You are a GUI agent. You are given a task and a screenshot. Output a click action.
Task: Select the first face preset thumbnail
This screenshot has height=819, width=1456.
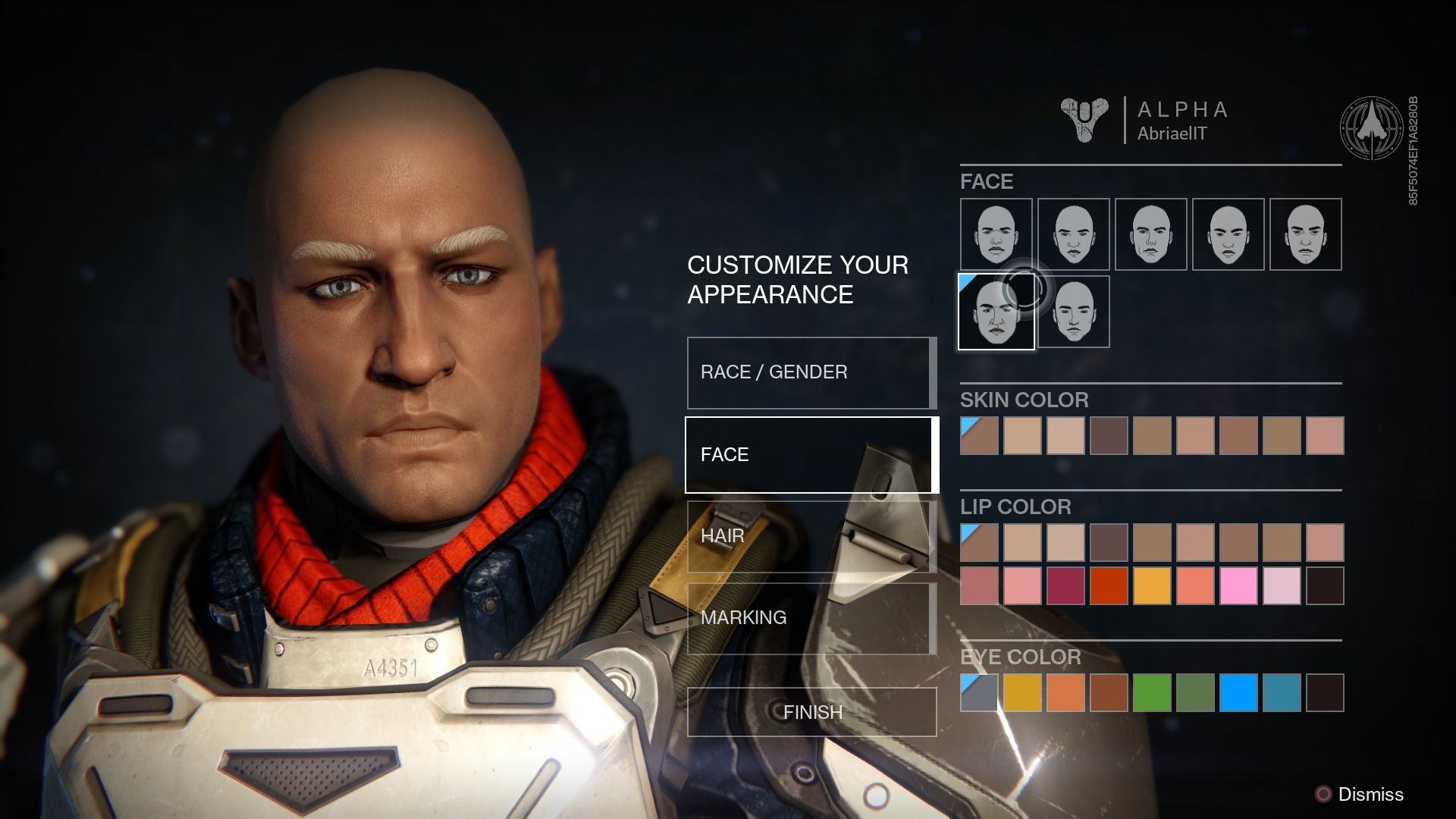coord(996,234)
